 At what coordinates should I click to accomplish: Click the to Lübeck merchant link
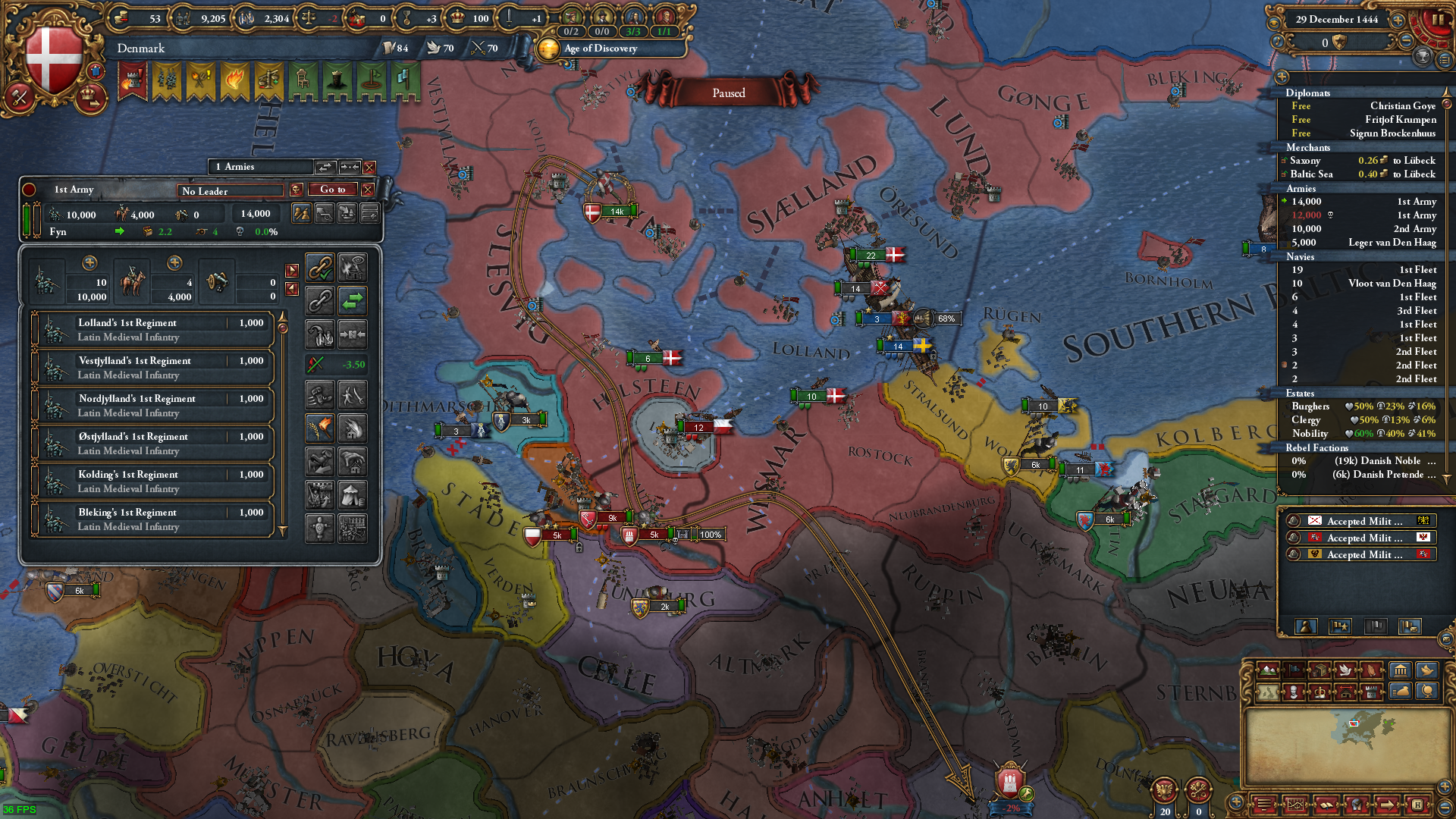1415,161
